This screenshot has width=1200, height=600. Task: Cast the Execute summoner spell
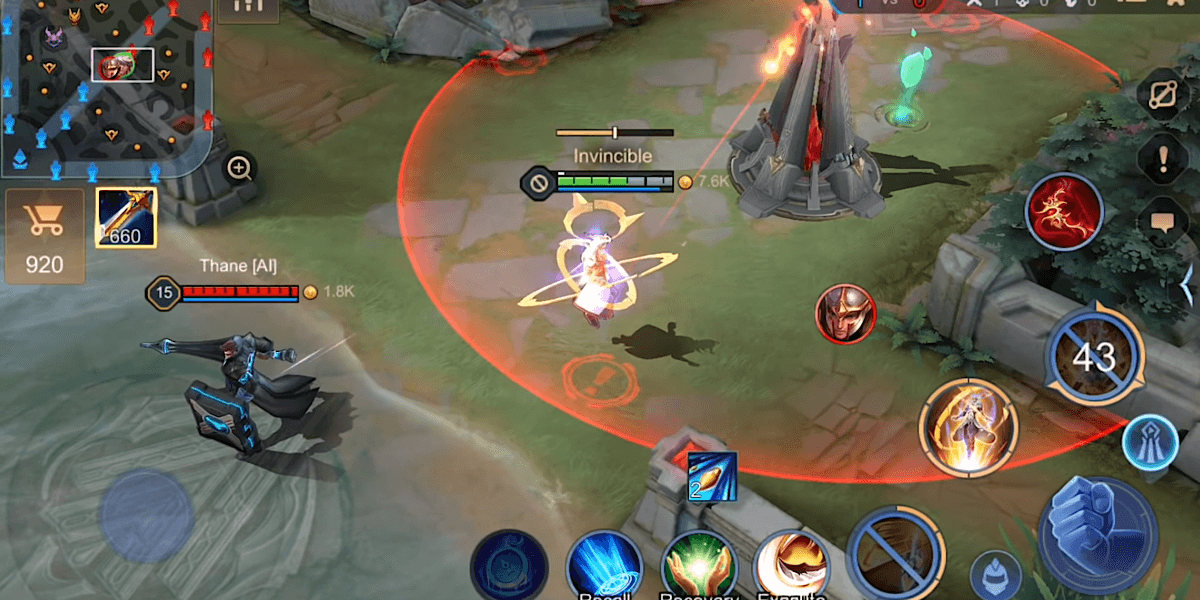tap(790, 567)
